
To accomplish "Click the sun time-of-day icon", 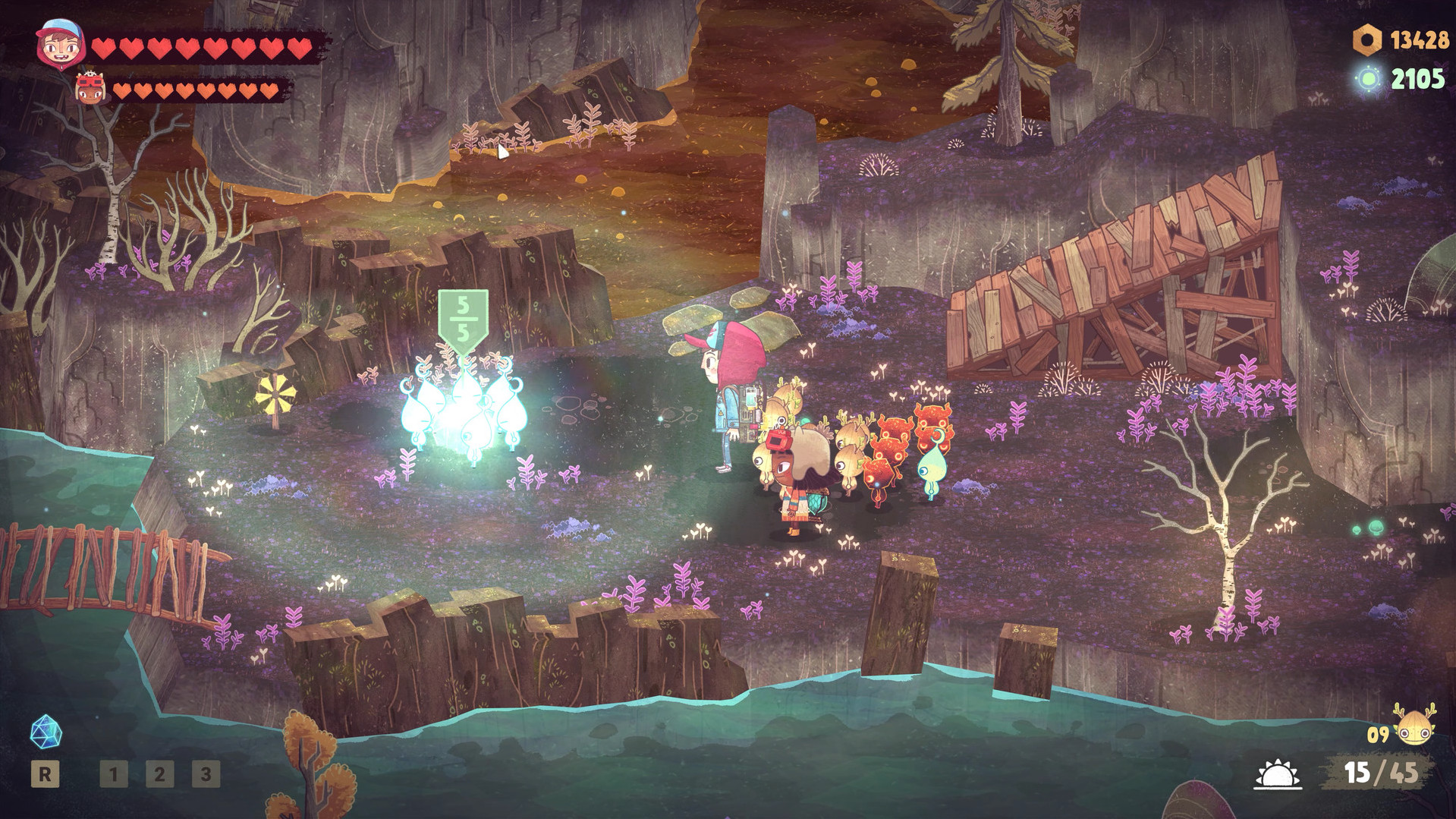I will (1277, 775).
